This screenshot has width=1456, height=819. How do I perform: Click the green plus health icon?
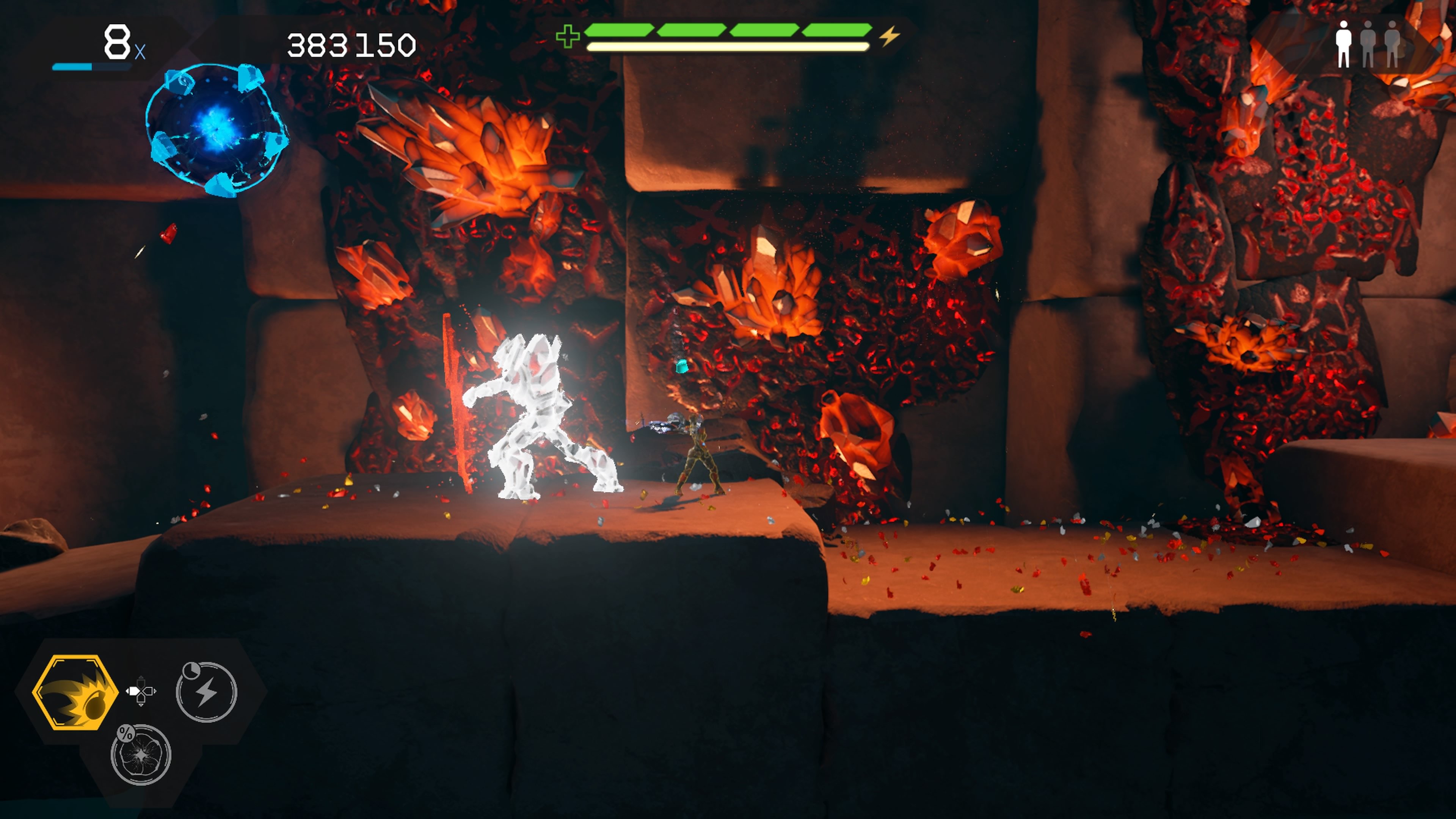click(569, 35)
